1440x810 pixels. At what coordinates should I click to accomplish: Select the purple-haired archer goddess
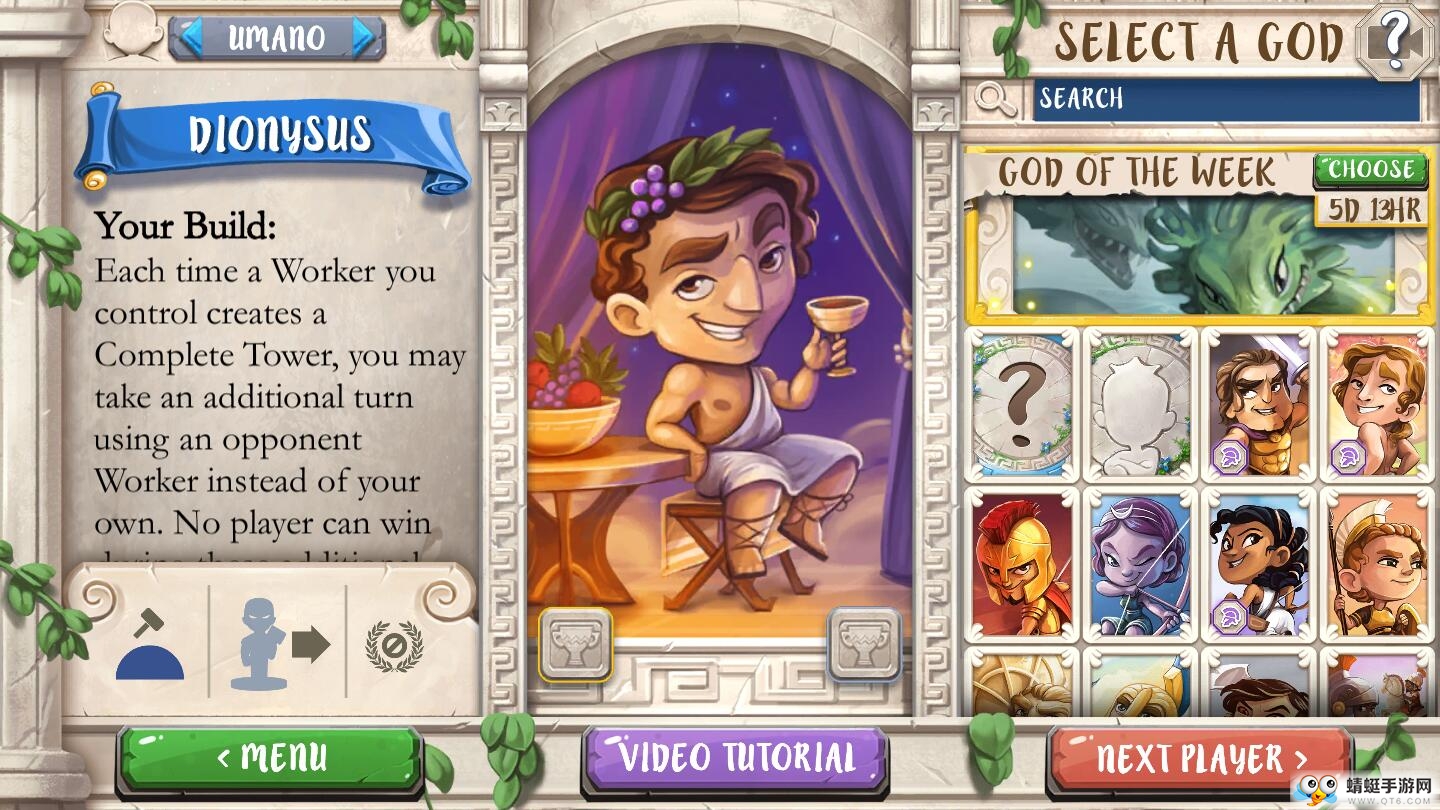point(1140,564)
